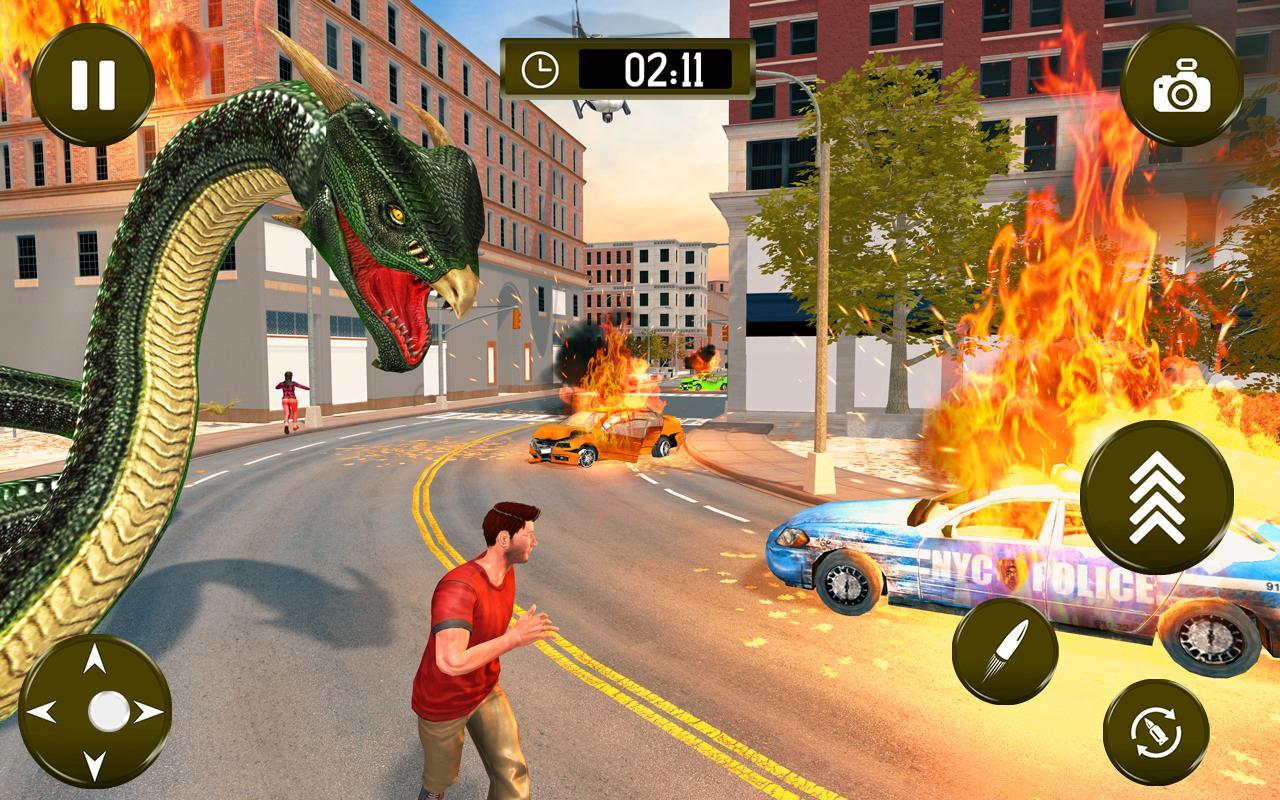Tap the camera view button
The image size is (1280, 800).
(1181, 85)
